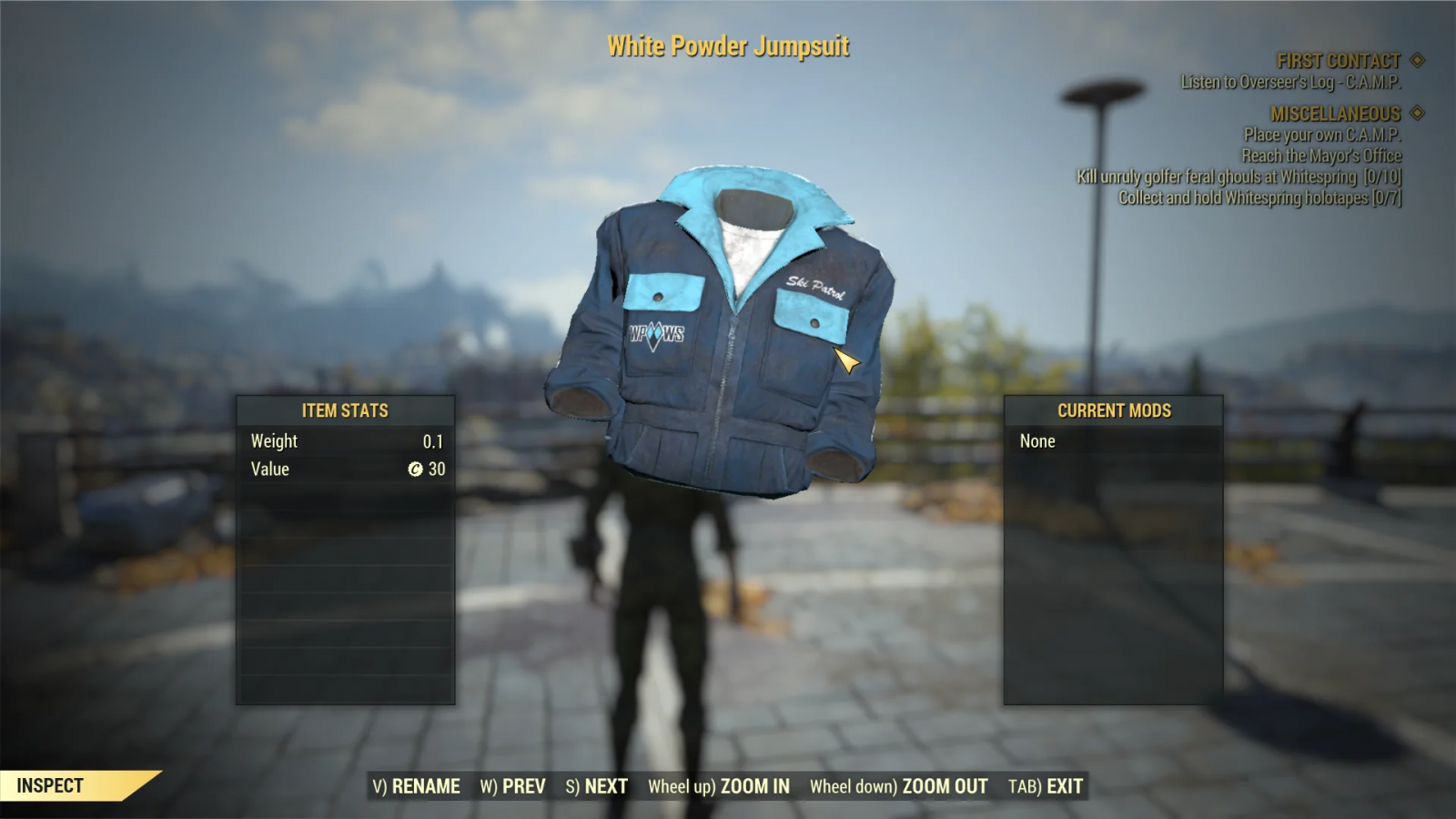Switch to the next item with S) NEXT
The width and height of the screenshot is (1456, 819).
point(597,786)
